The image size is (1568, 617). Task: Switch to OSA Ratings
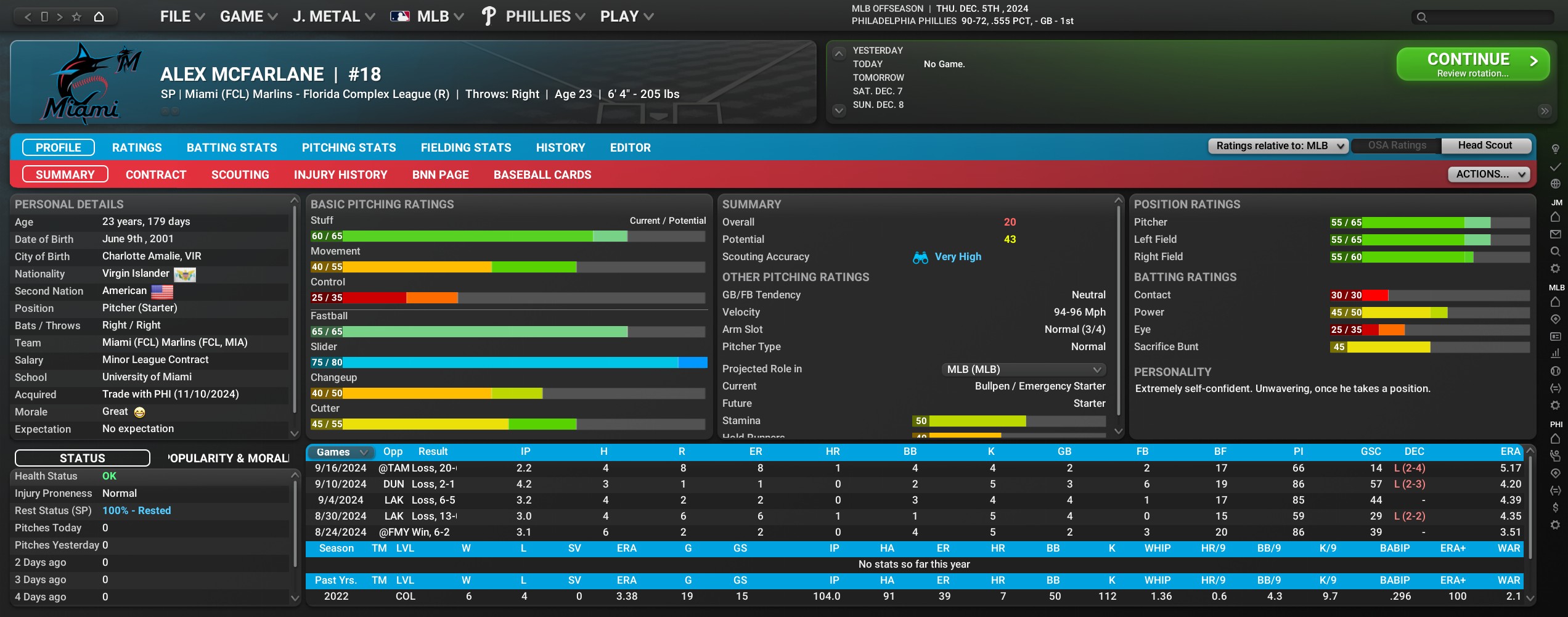coord(1397,145)
